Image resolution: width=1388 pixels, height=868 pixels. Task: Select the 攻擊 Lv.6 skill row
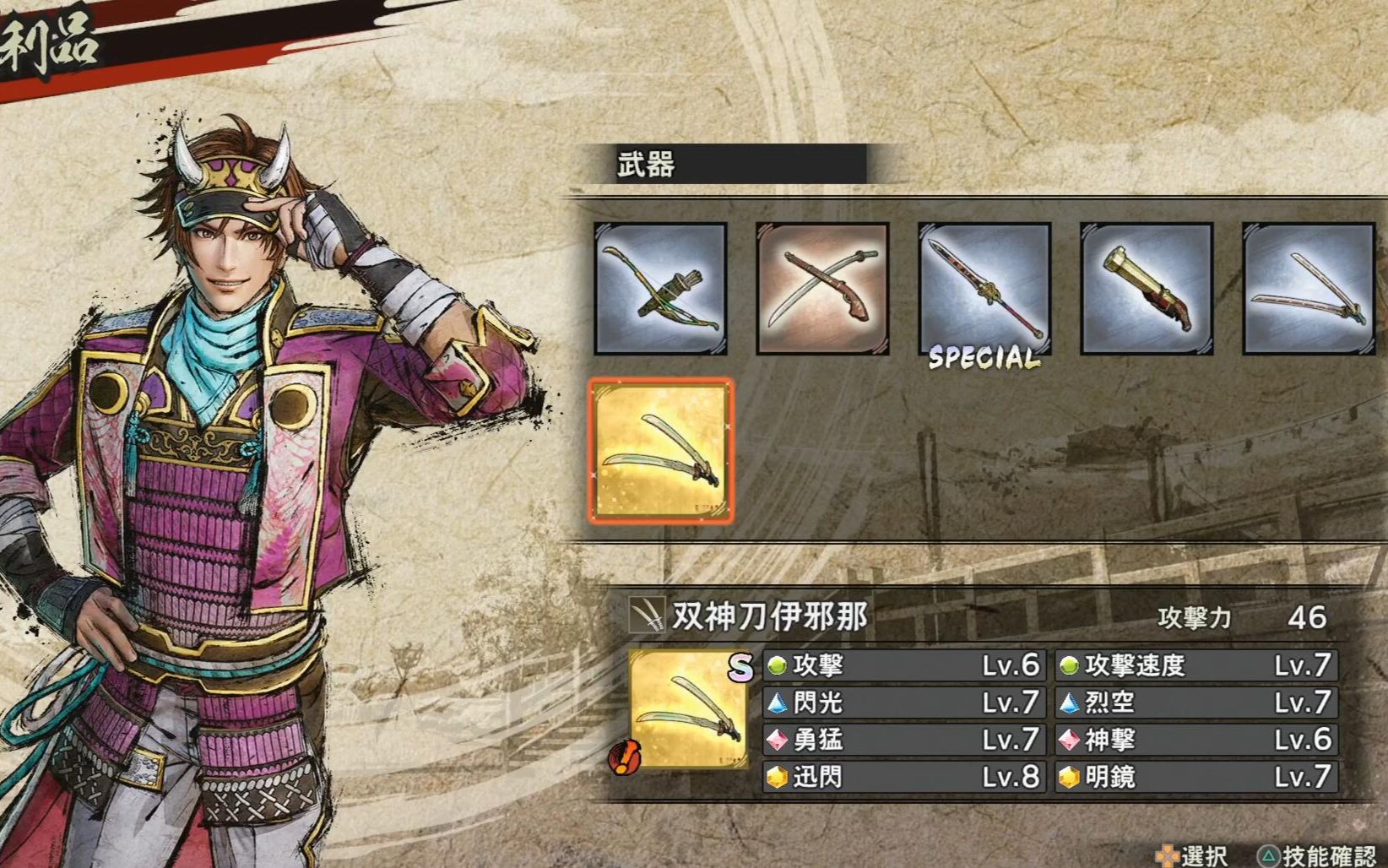click(x=904, y=665)
